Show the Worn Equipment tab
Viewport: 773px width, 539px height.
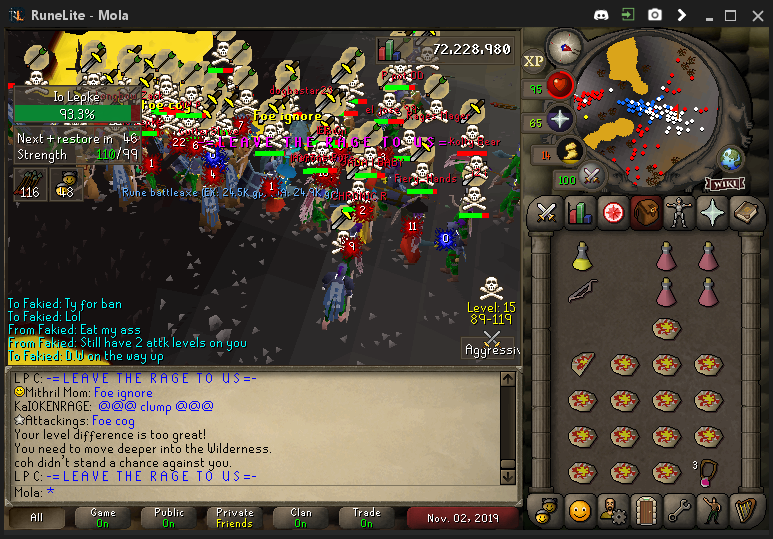pyautogui.click(x=679, y=213)
